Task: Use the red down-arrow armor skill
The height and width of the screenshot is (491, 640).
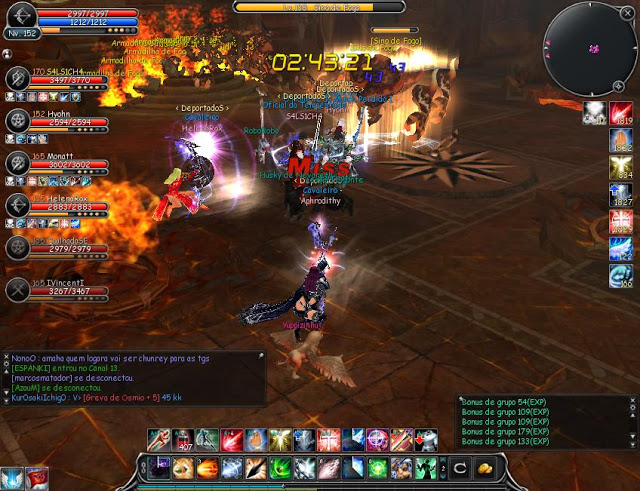Action: (x=426, y=439)
